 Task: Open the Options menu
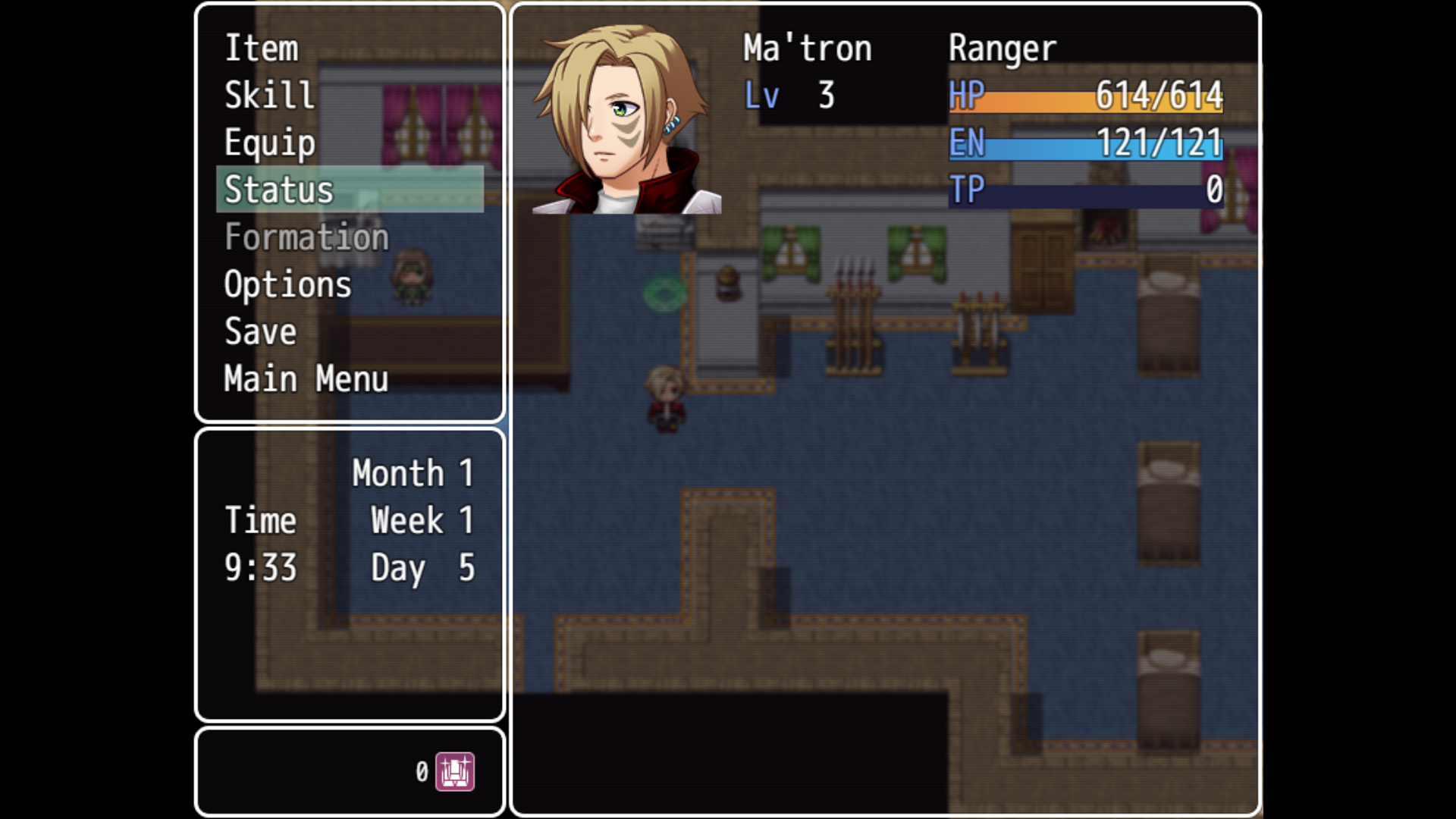point(287,284)
